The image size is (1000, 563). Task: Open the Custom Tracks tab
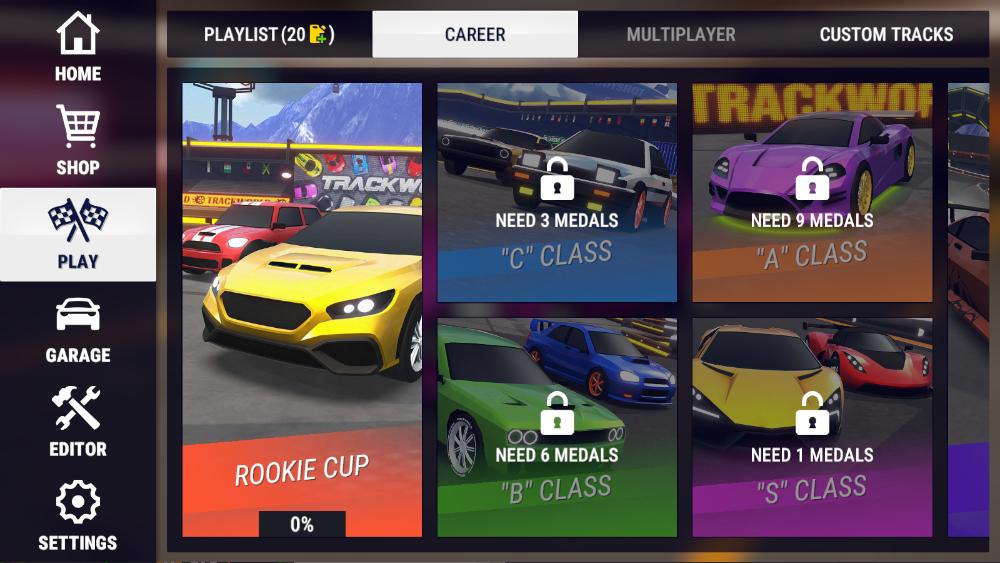coord(886,35)
